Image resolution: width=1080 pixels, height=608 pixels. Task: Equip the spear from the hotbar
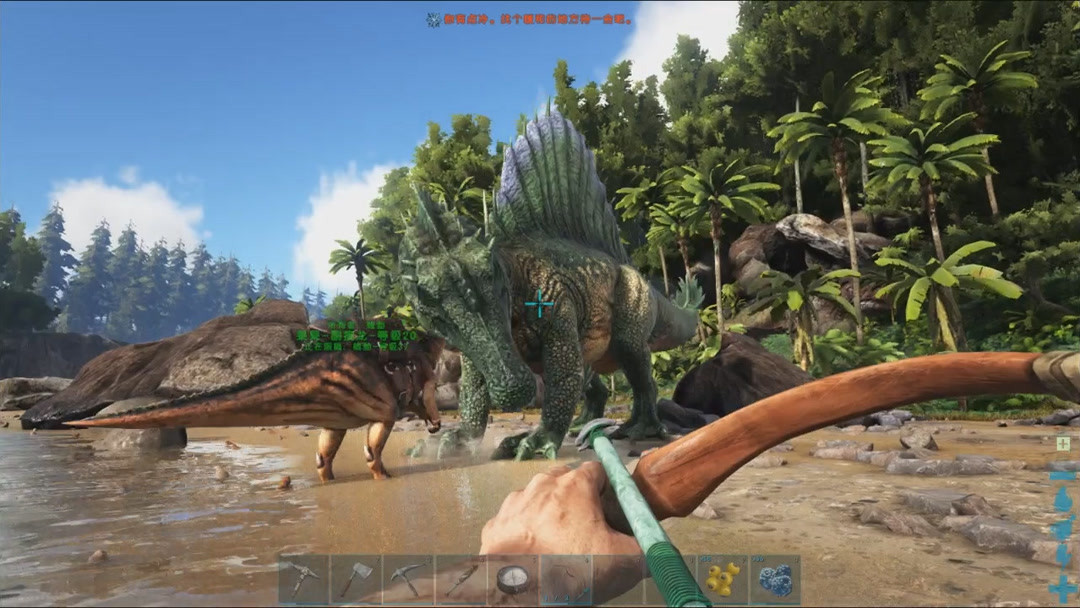pyautogui.click(x=461, y=580)
